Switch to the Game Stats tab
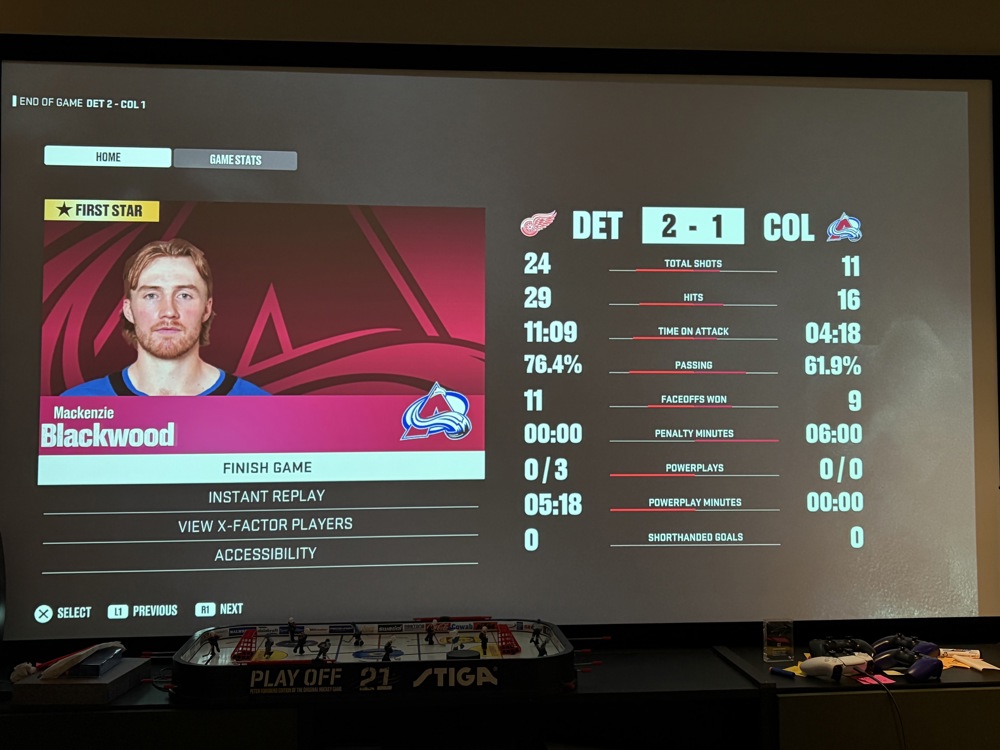1000x750 pixels. tap(235, 160)
